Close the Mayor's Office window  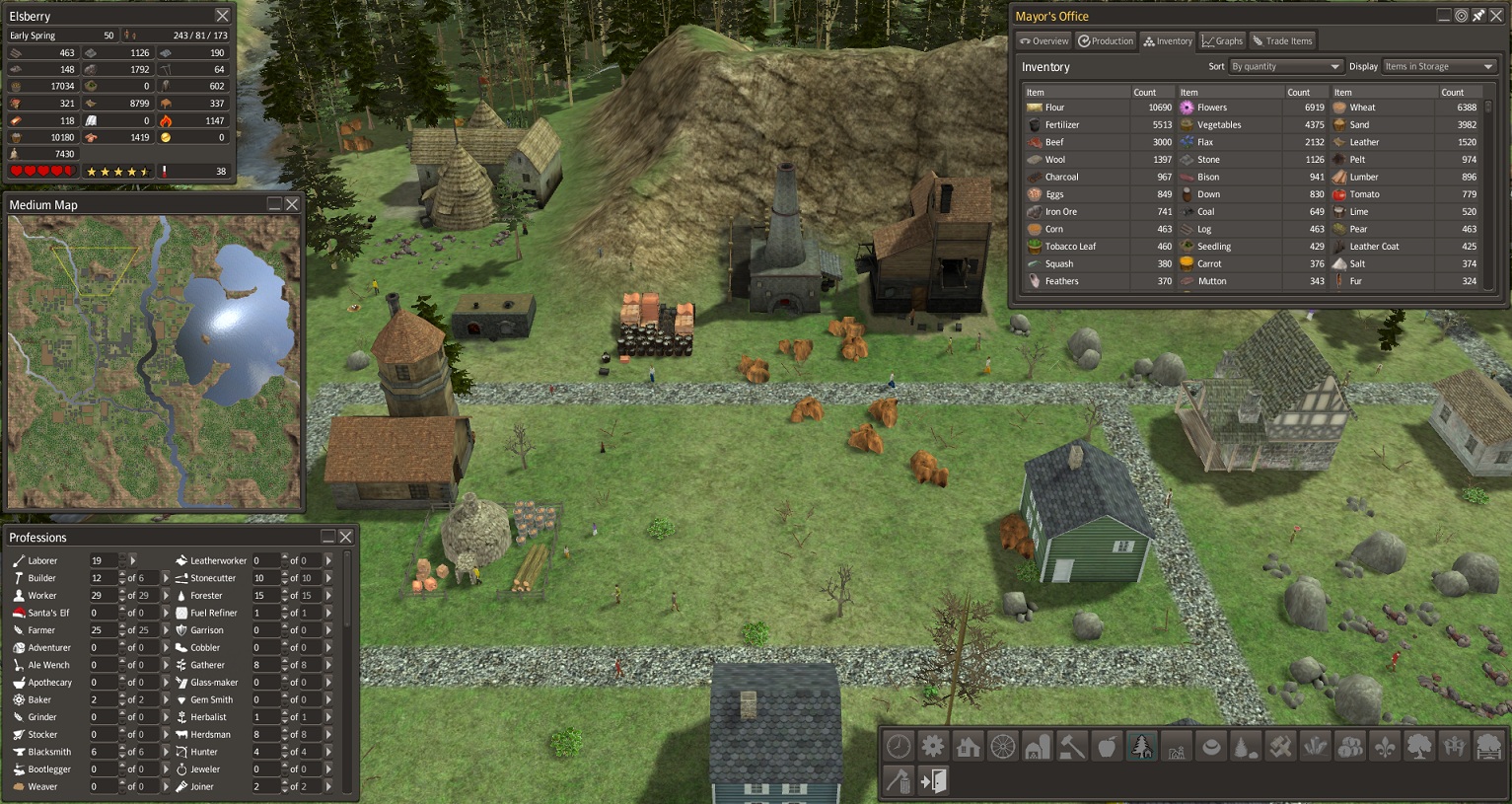coord(1496,16)
